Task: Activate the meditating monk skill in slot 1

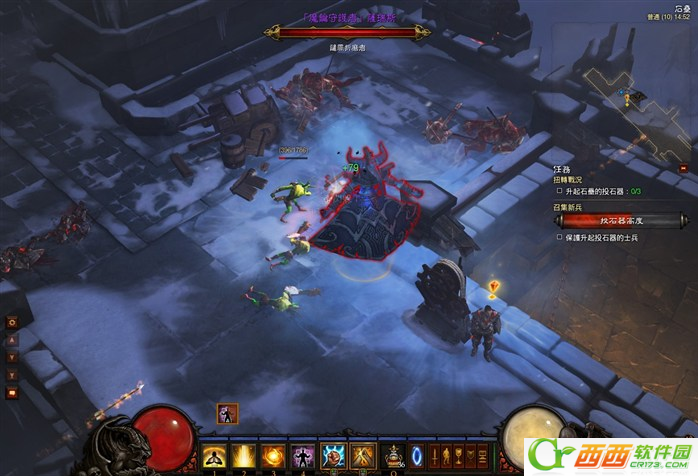Action: [x=214, y=457]
